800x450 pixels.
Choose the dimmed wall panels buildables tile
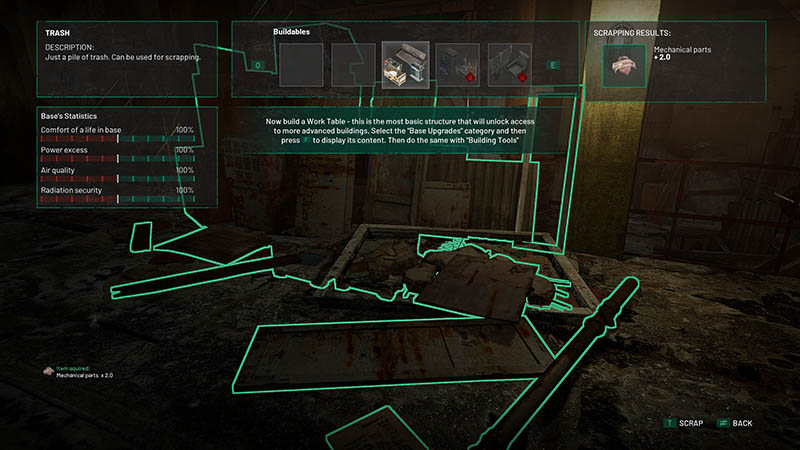511,65
